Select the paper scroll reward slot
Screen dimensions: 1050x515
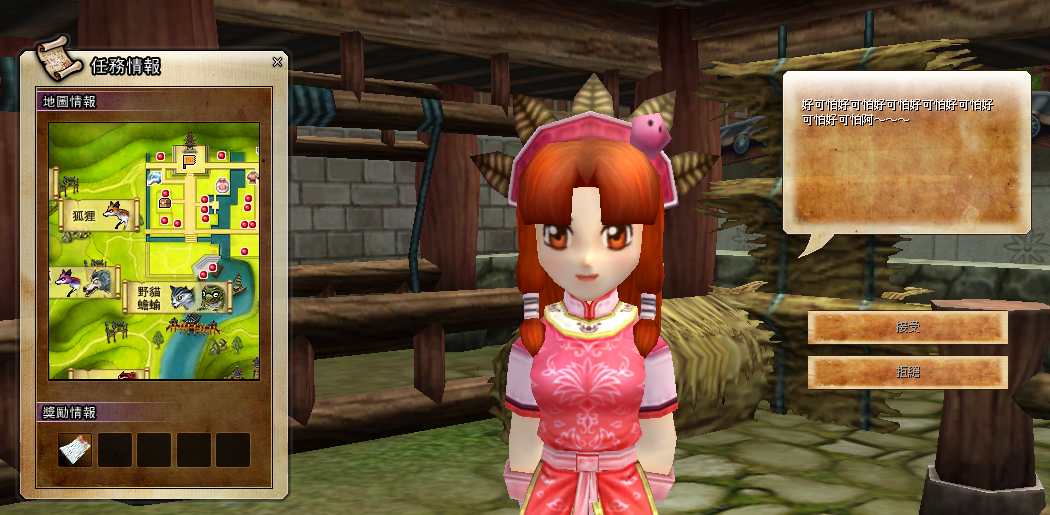(x=74, y=450)
